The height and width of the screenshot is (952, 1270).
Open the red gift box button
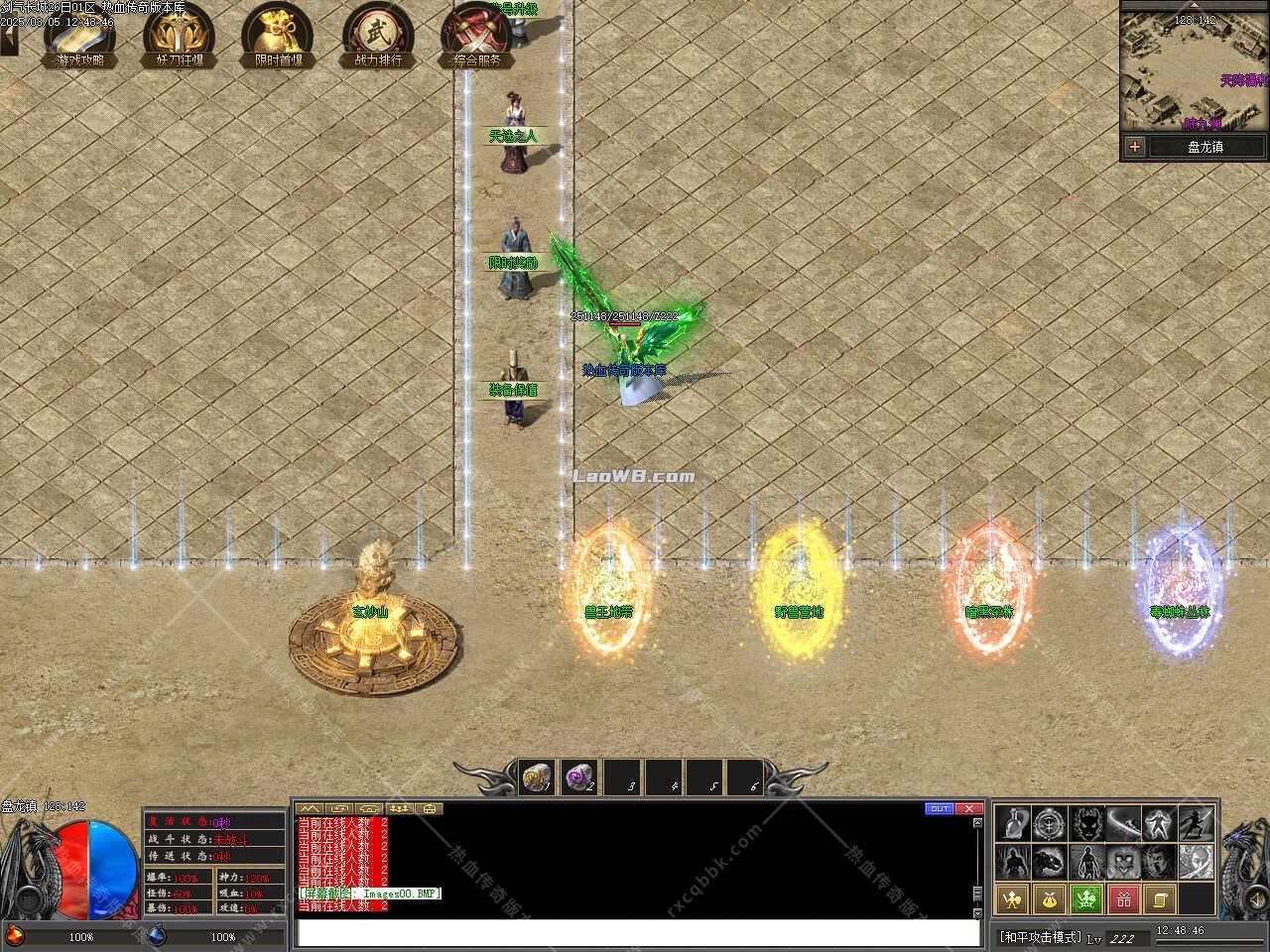1124,899
